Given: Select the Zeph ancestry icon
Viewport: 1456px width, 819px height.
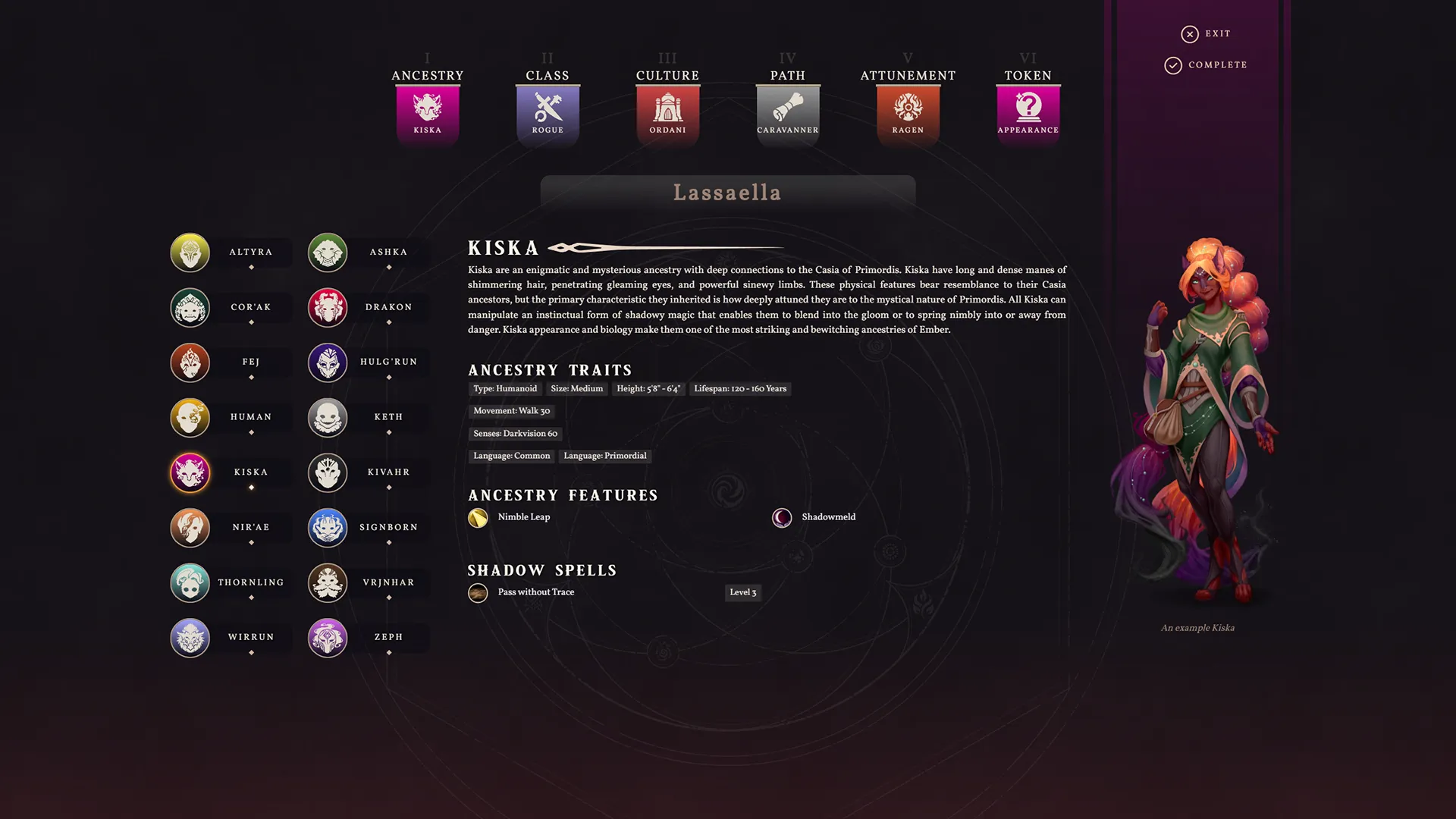Looking at the screenshot, I should click(x=327, y=638).
